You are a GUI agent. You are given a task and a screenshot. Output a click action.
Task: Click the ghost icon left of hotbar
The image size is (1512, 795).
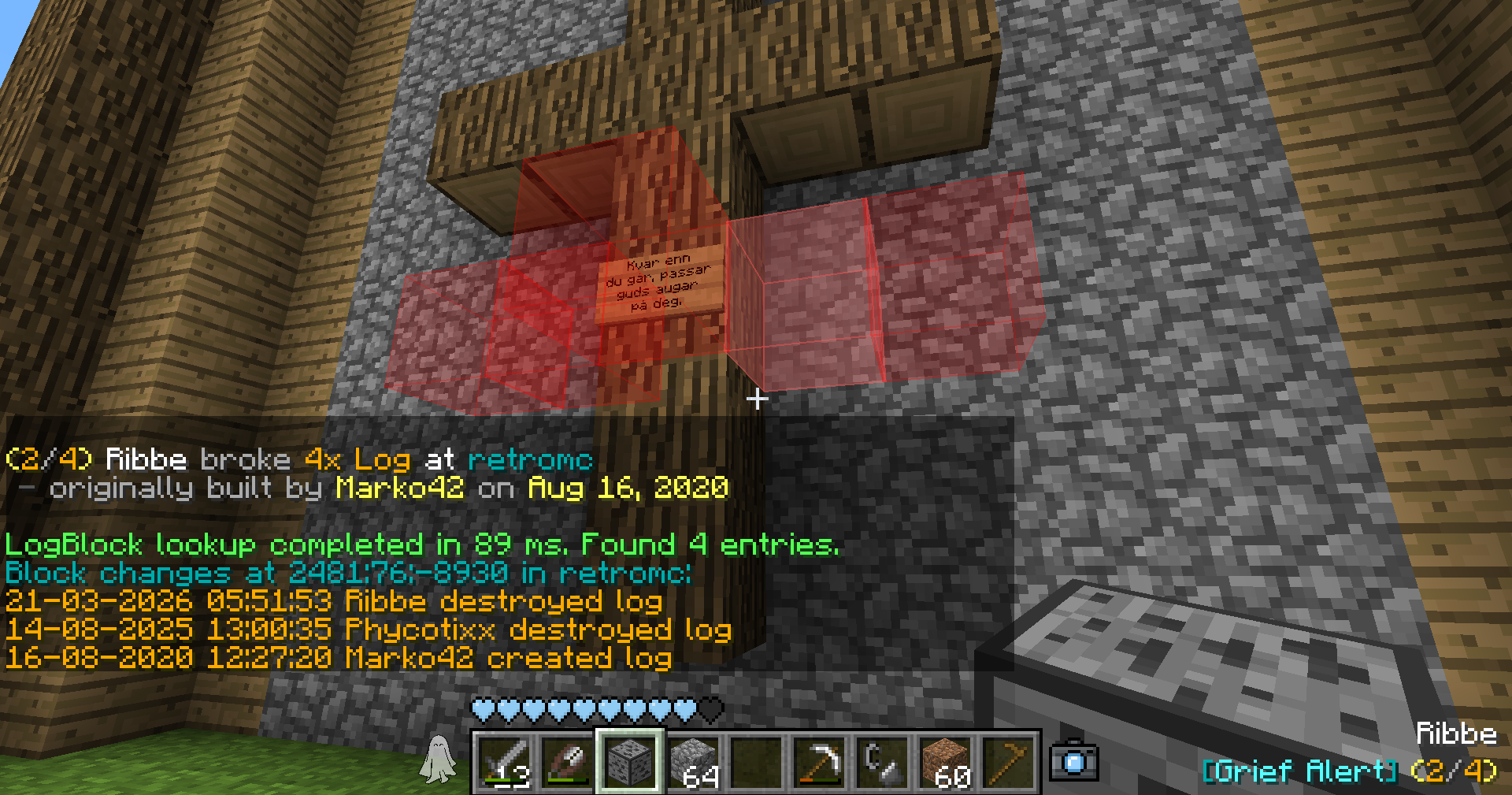click(x=438, y=760)
